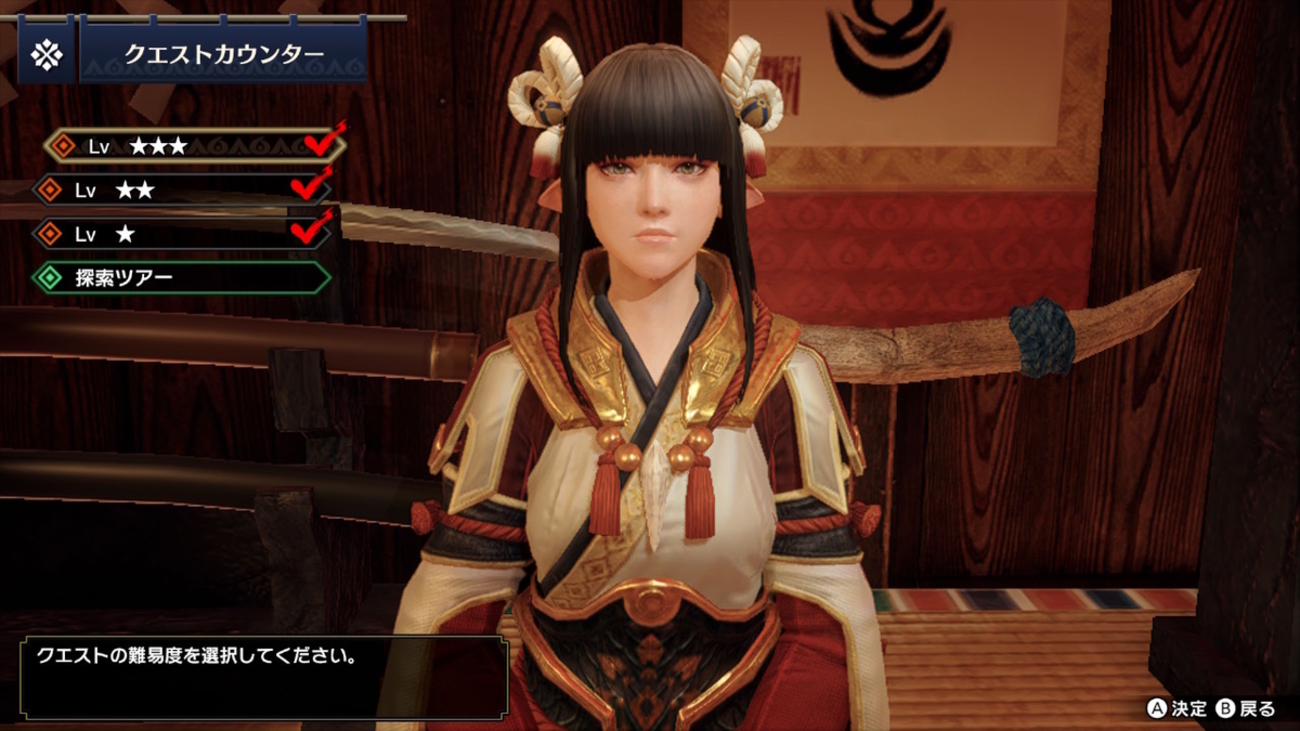1300x731 pixels.
Task: Pick the one-star level quest entry
Action: coord(180,234)
